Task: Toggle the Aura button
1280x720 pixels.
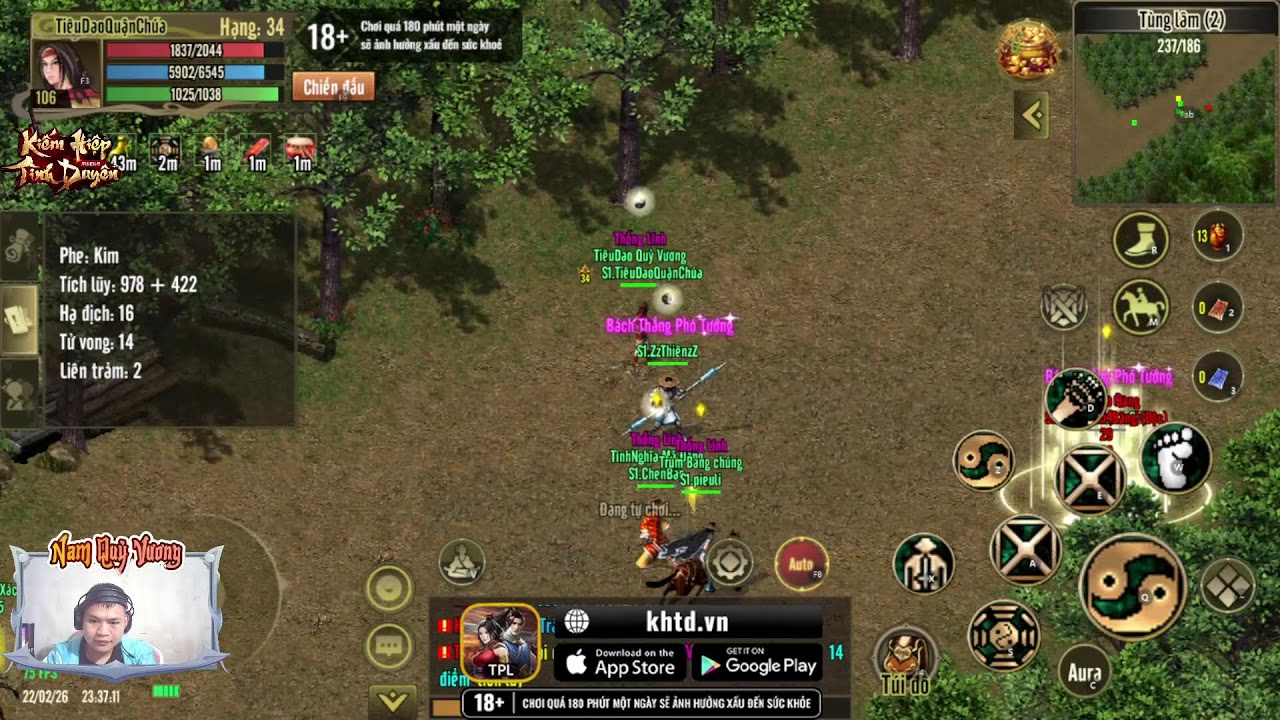Action: (1084, 672)
